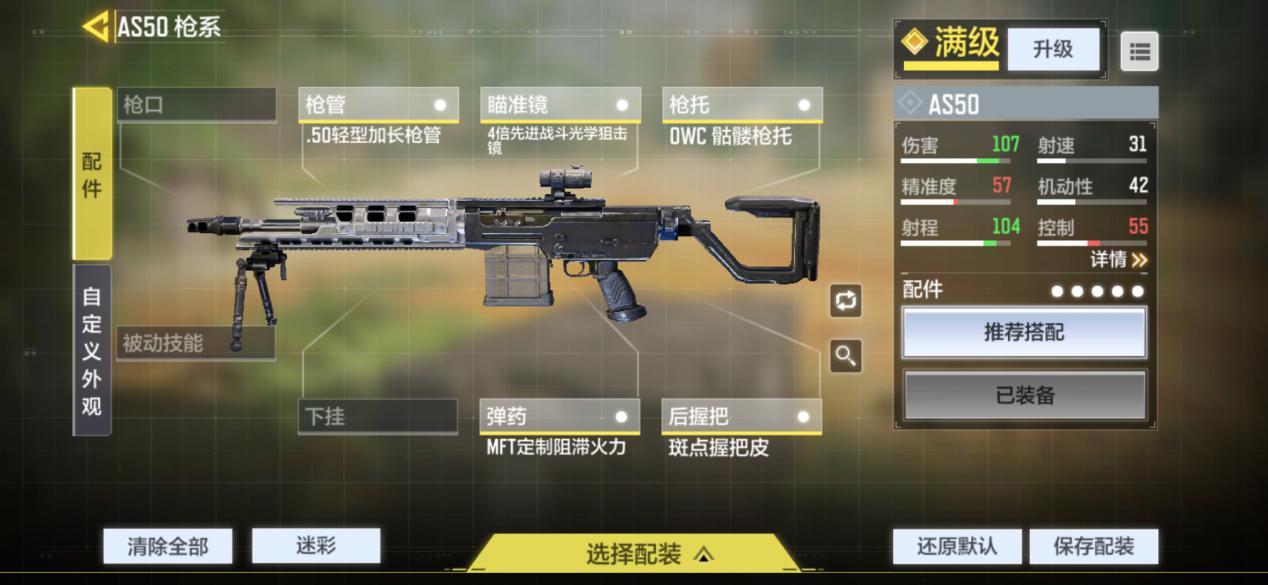Open the 枪管 barrel attachment slot

point(378,105)
